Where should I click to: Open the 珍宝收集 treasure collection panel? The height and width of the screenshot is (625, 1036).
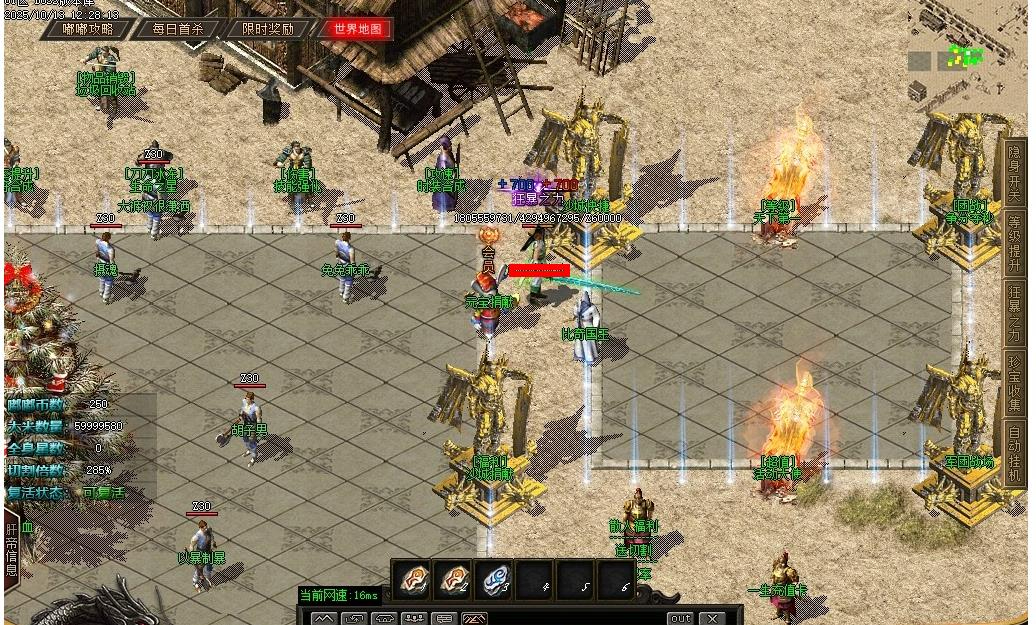pos(1014,381)
